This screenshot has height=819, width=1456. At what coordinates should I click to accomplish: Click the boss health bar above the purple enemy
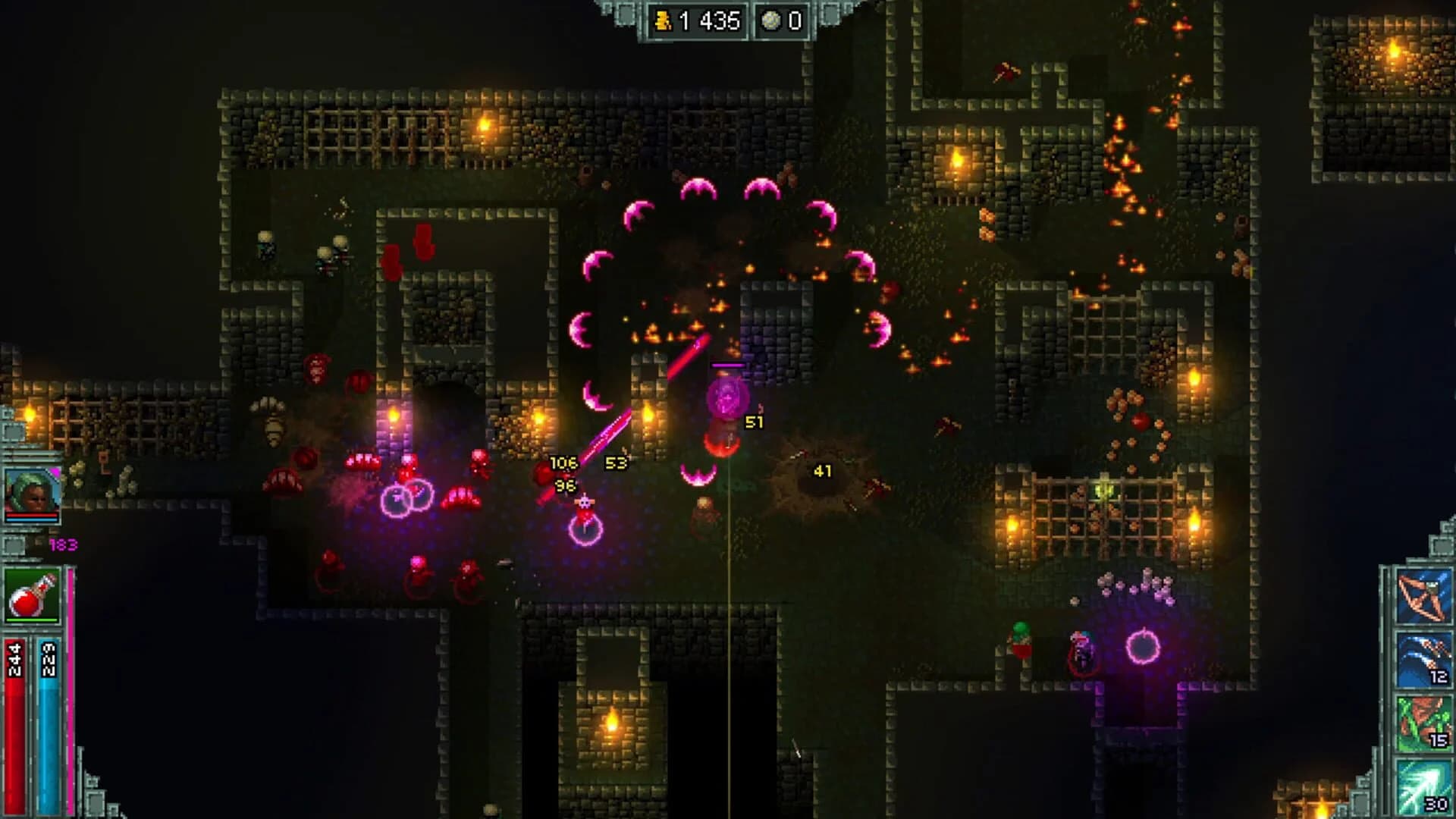(726, 364)
